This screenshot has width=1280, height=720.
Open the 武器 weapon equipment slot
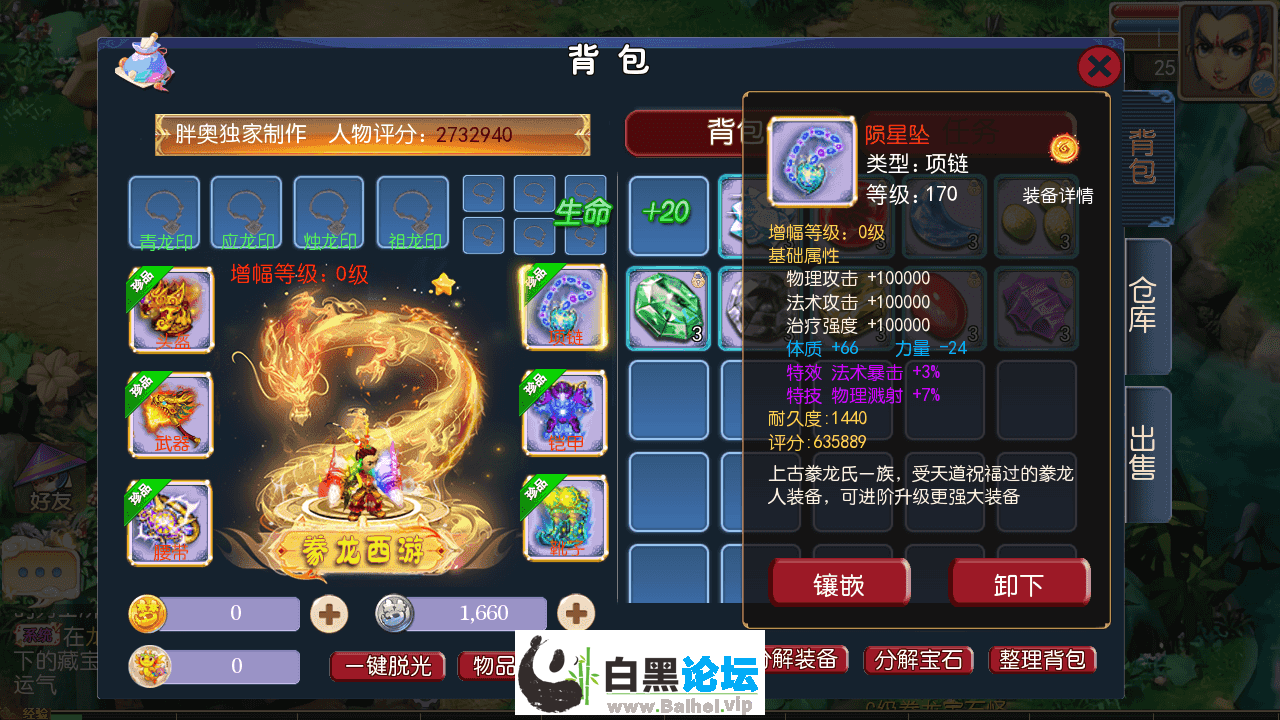(170, 415)
